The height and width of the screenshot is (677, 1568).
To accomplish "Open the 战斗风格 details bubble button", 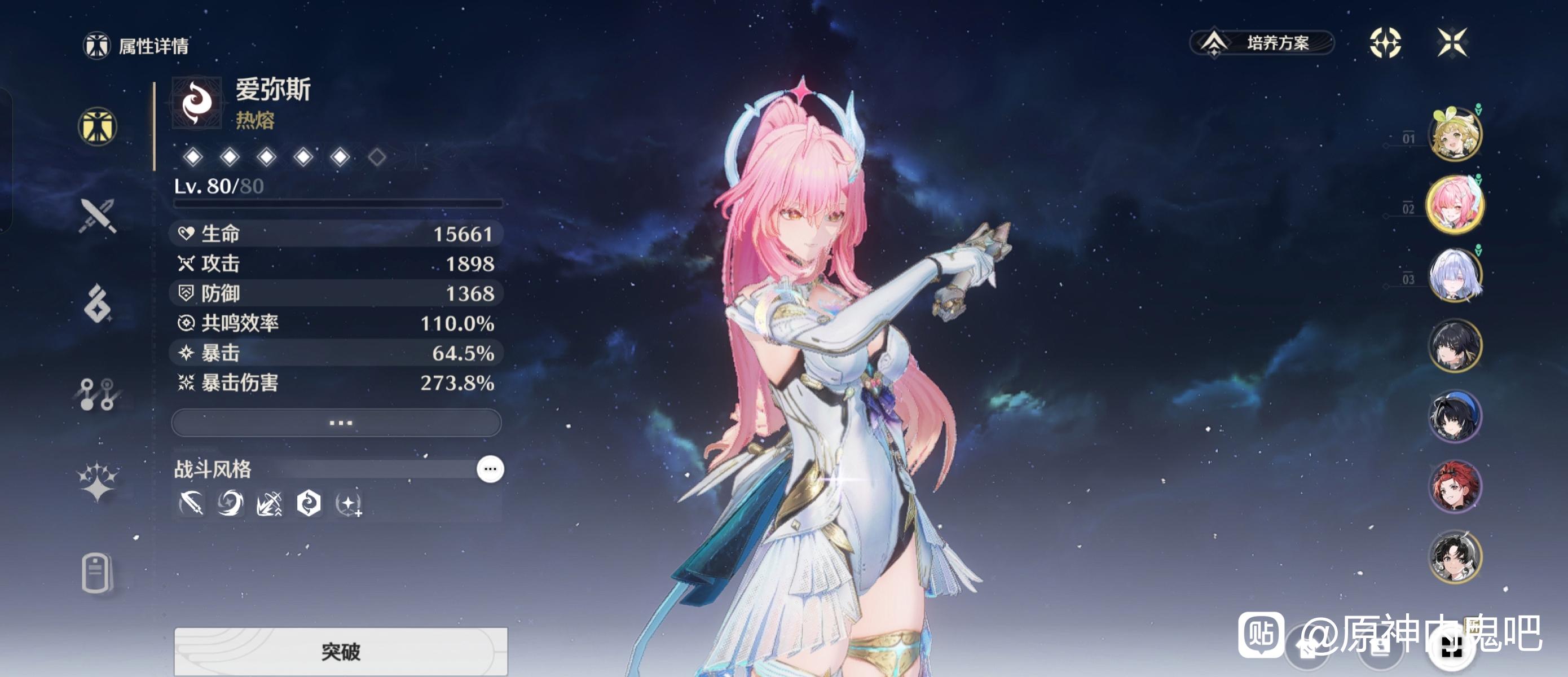I will 490,469.
